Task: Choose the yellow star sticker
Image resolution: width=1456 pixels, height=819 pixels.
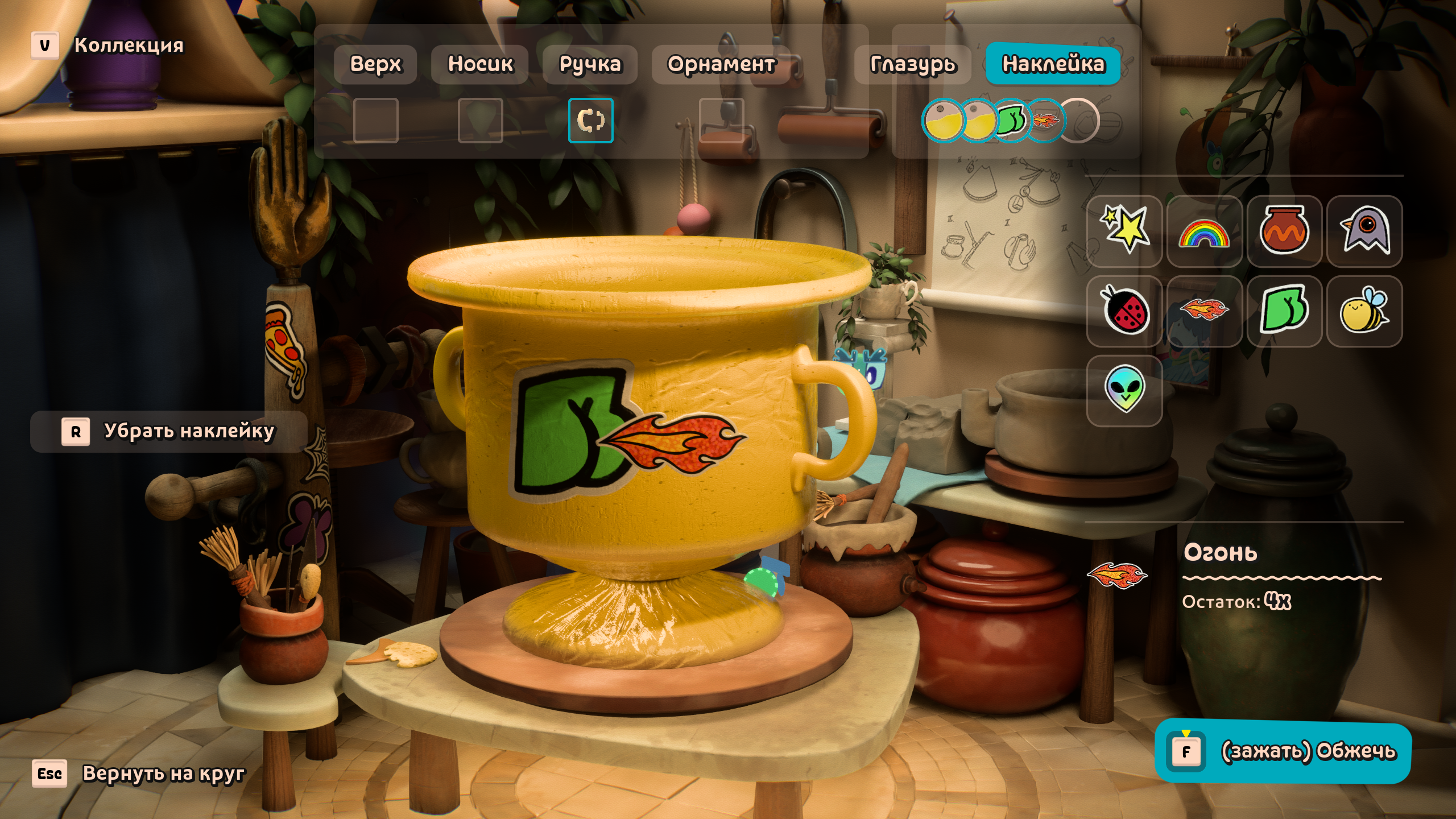Action: tap(1124, 230)
